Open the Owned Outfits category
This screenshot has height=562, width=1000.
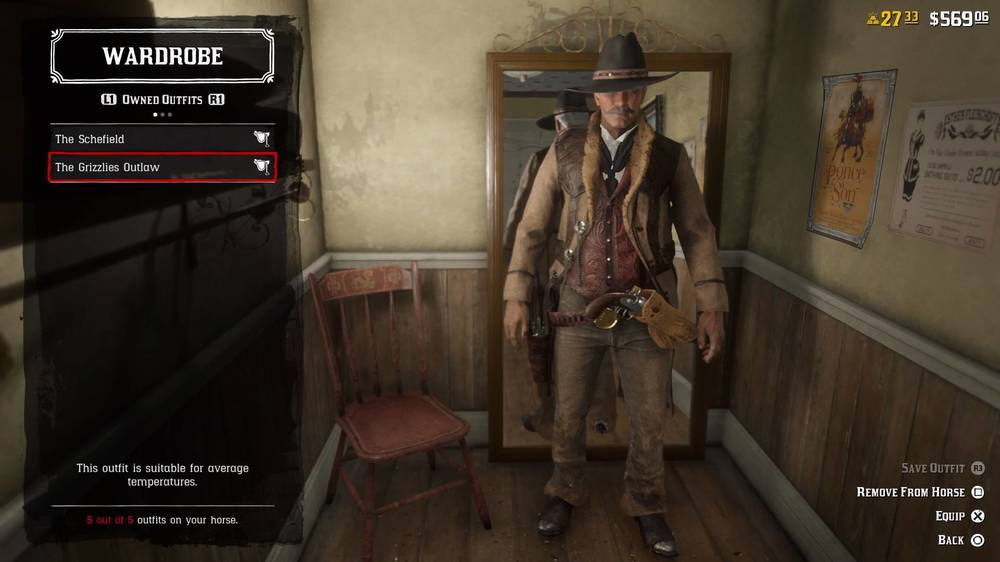[x=162, y=100]
